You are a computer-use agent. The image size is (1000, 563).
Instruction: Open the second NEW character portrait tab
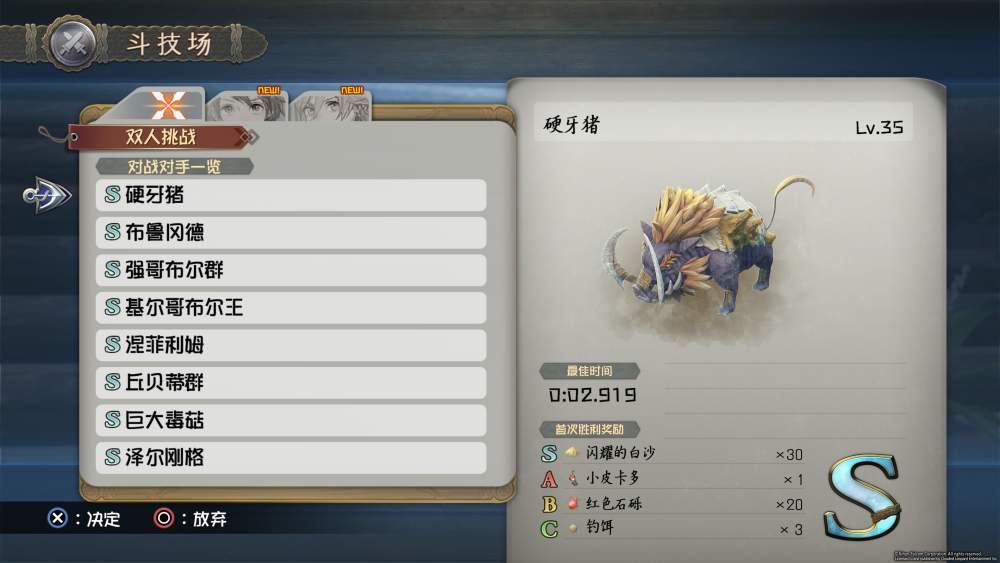click(332, 105)
